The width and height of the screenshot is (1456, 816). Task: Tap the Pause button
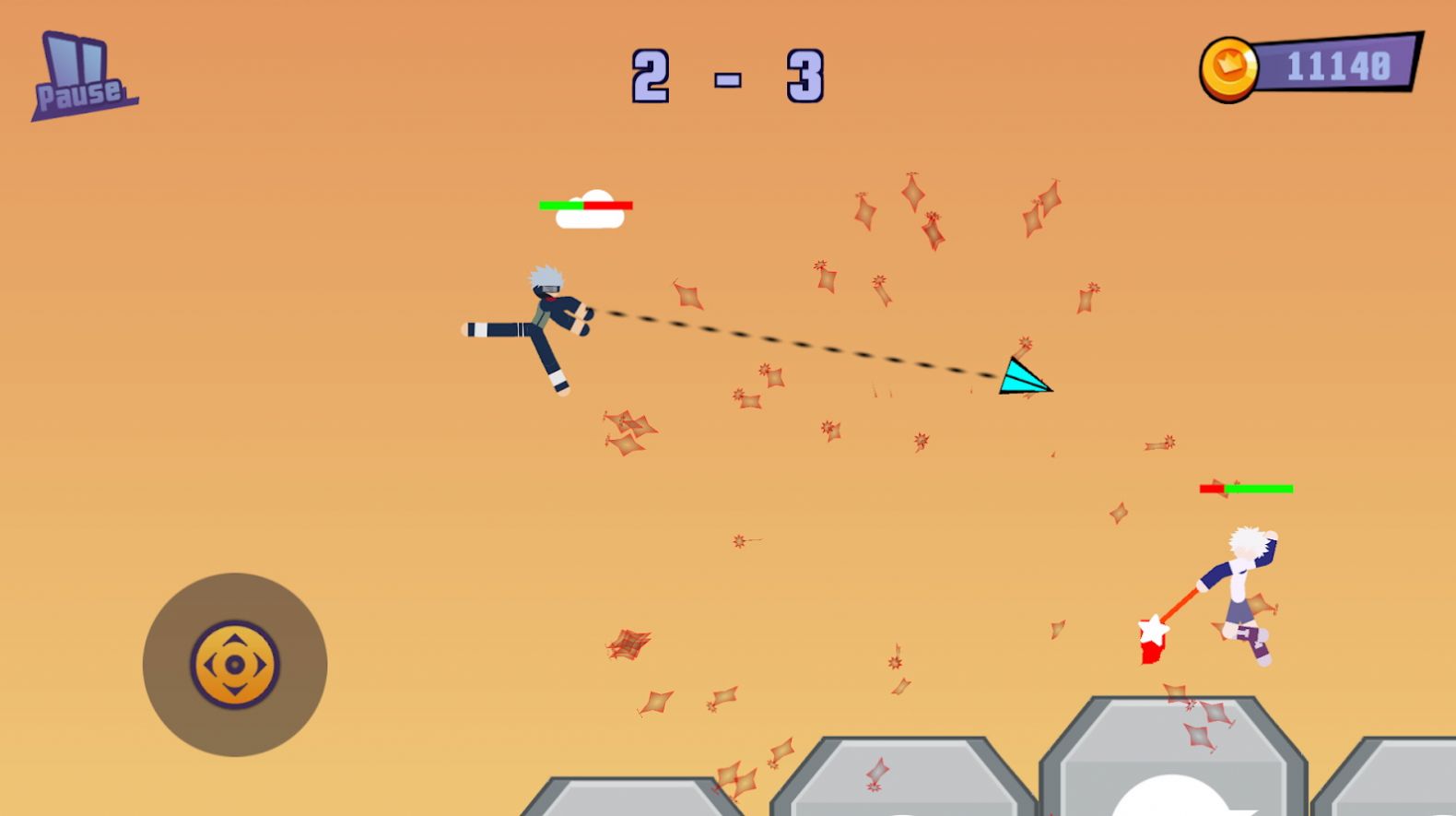(81, 69)
